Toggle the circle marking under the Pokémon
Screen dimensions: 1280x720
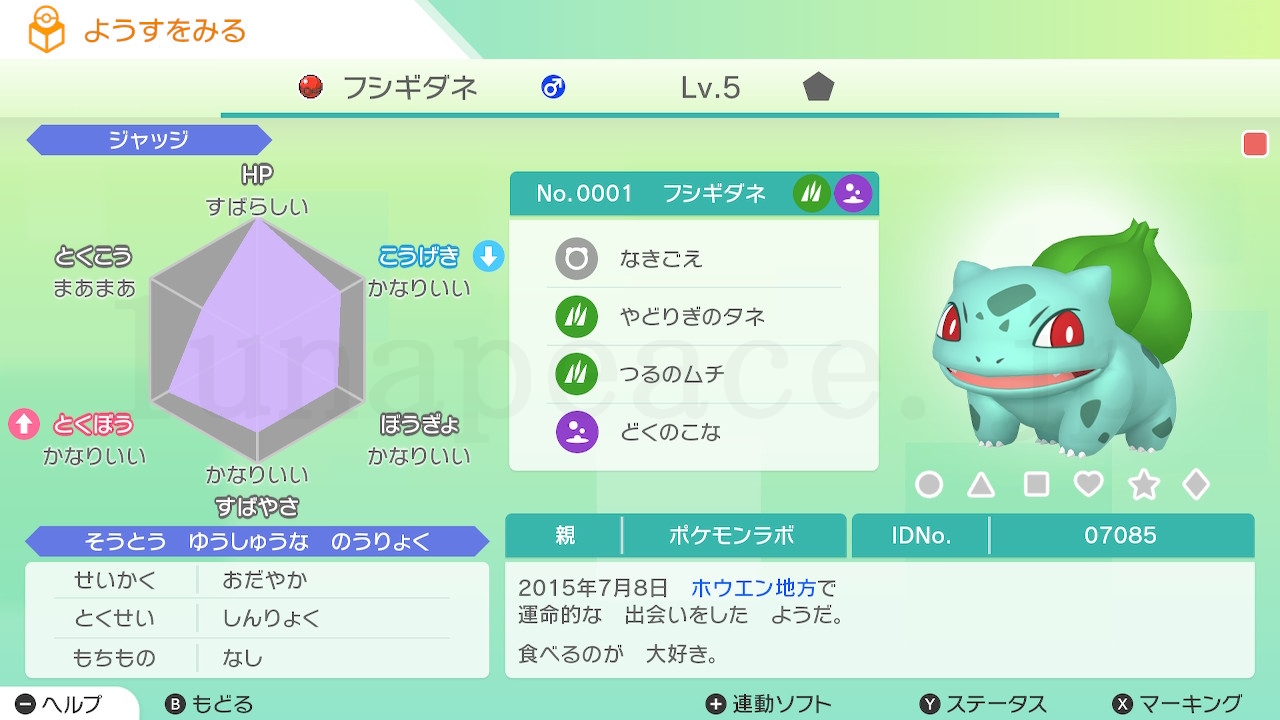929,484
